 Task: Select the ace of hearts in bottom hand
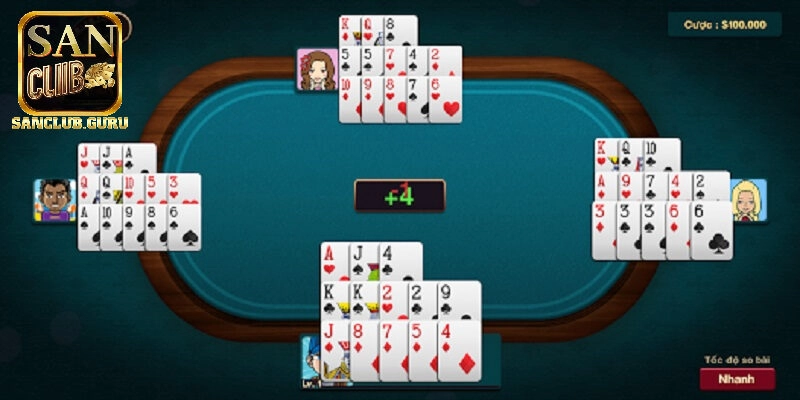click(x=333, y=261)
